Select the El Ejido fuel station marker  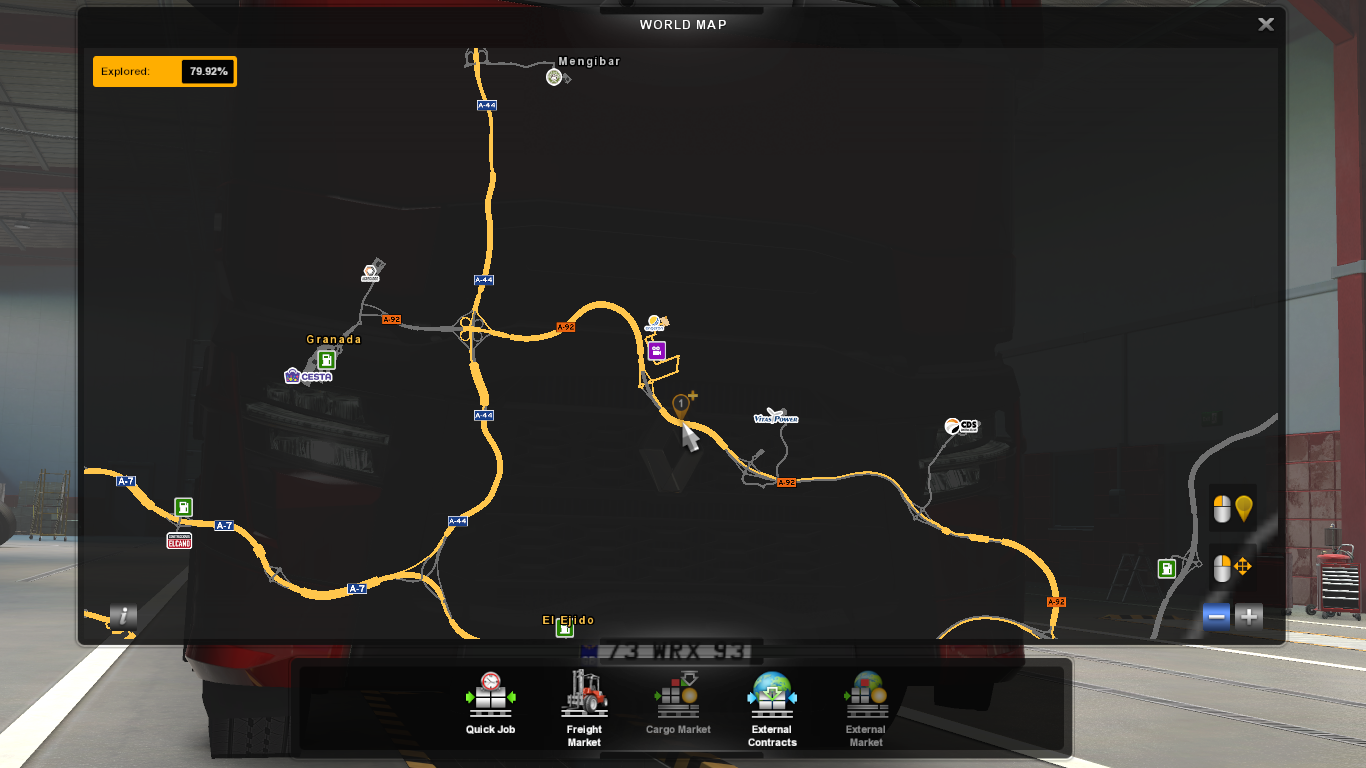[x=565, y=629]
